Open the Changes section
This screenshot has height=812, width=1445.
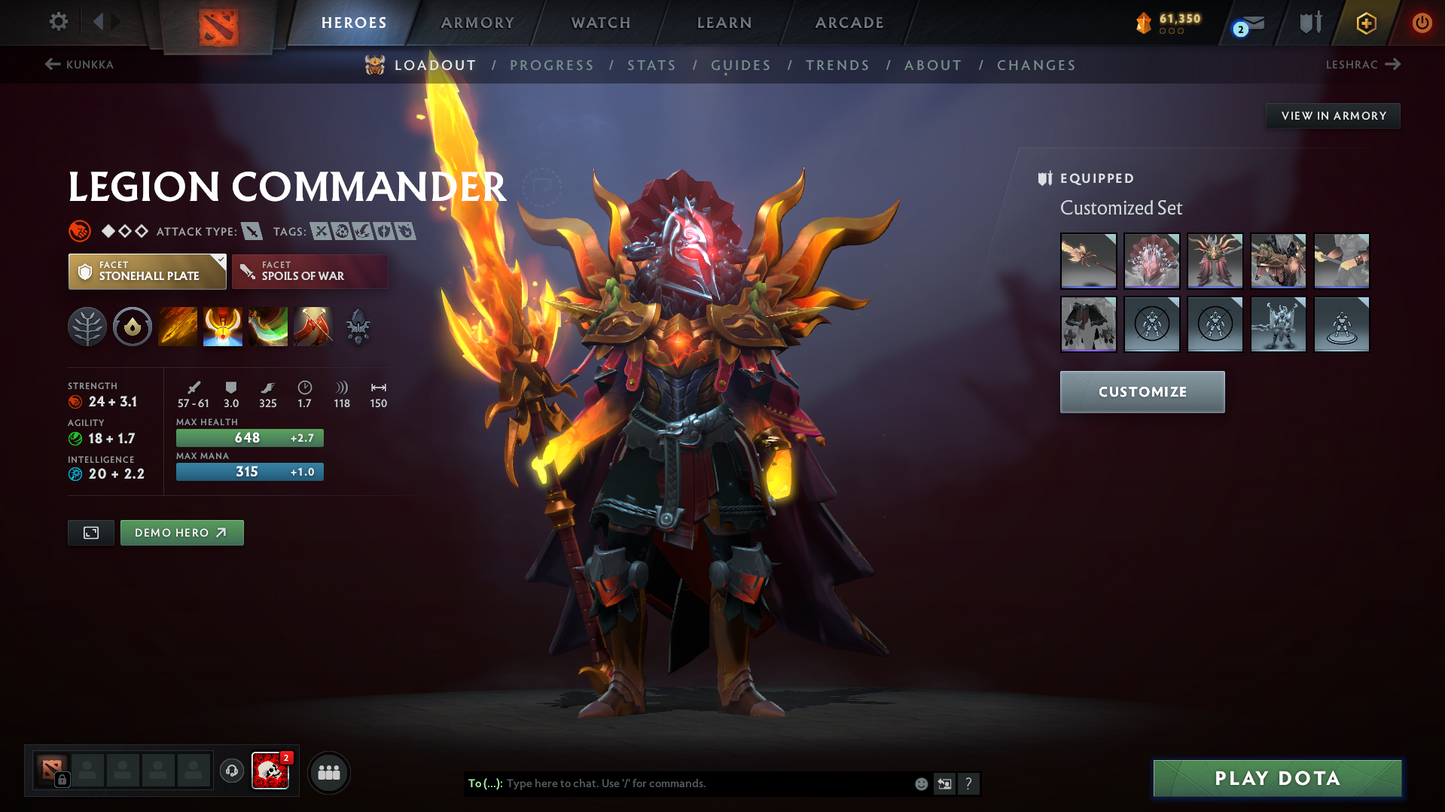[1035, 65]
